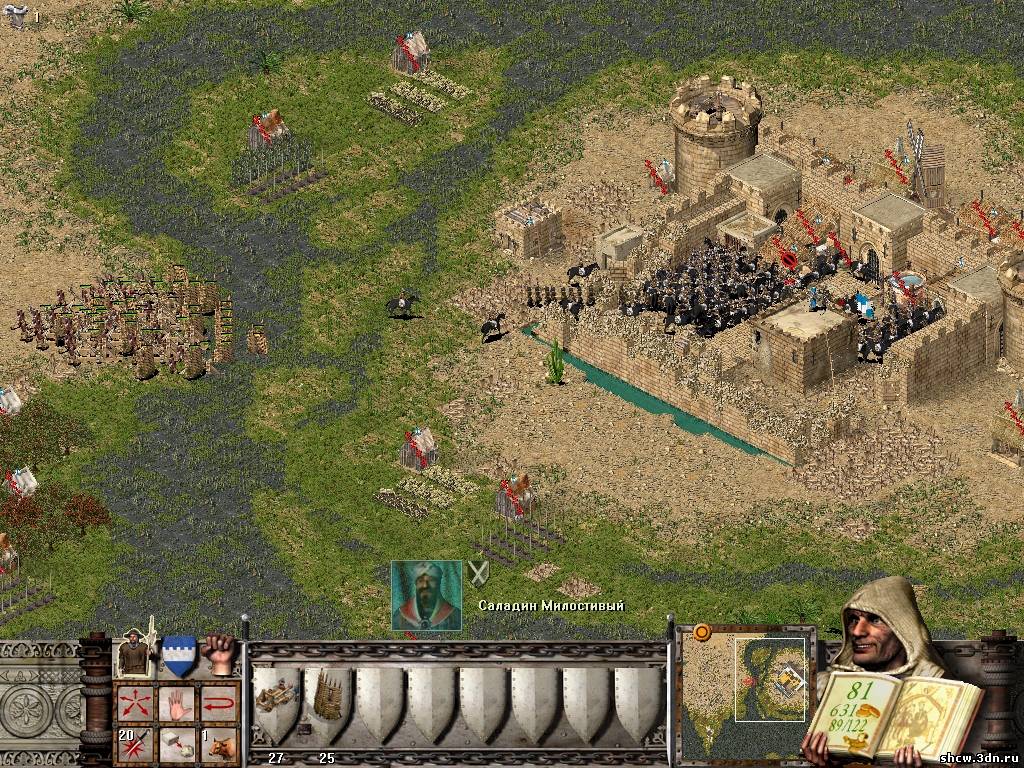
Task: Click the orange round button above minimap
Action: tap(702, 632)
